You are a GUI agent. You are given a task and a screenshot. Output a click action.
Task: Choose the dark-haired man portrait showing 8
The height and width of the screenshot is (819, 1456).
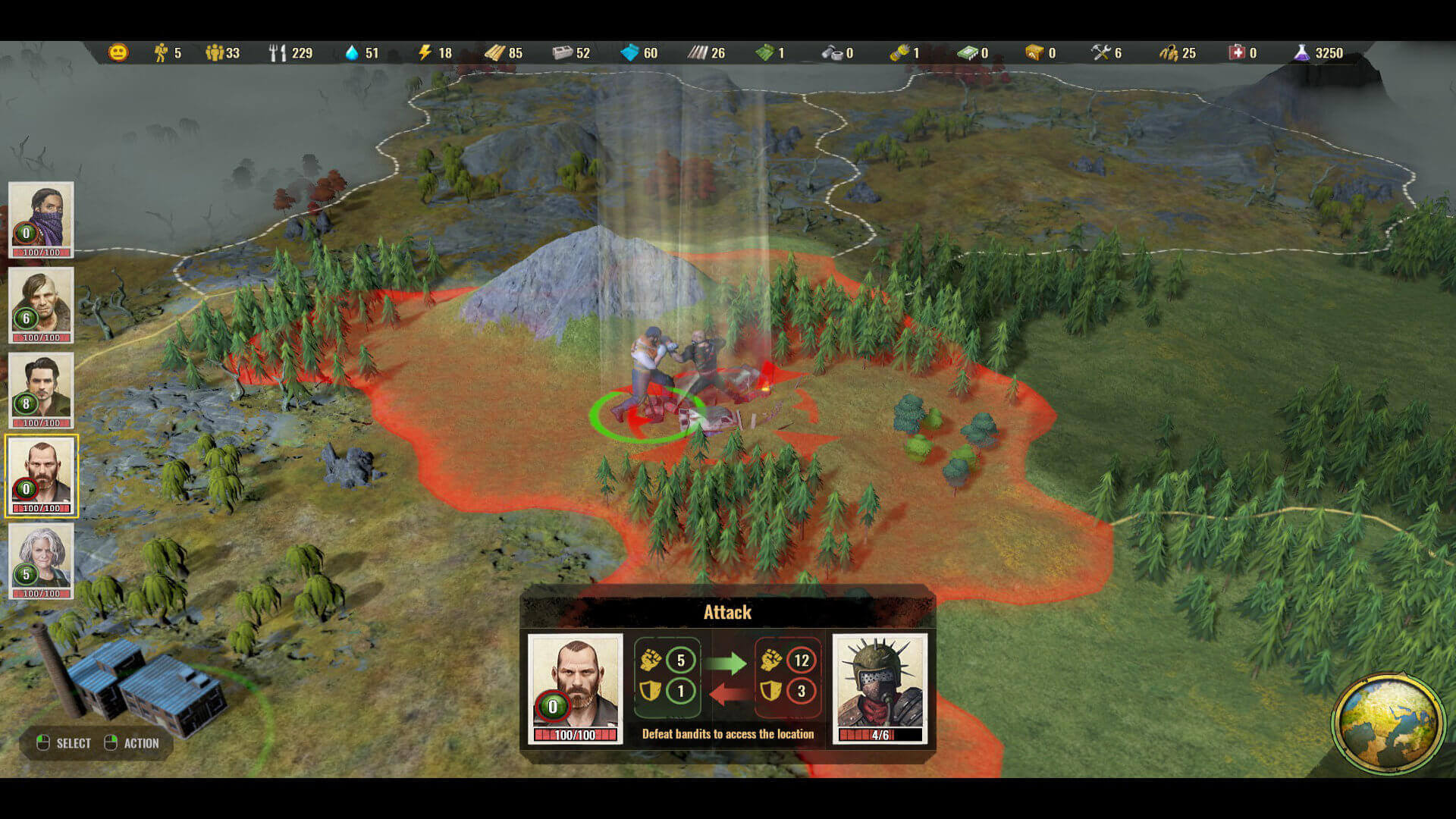(x=41, y=389)
